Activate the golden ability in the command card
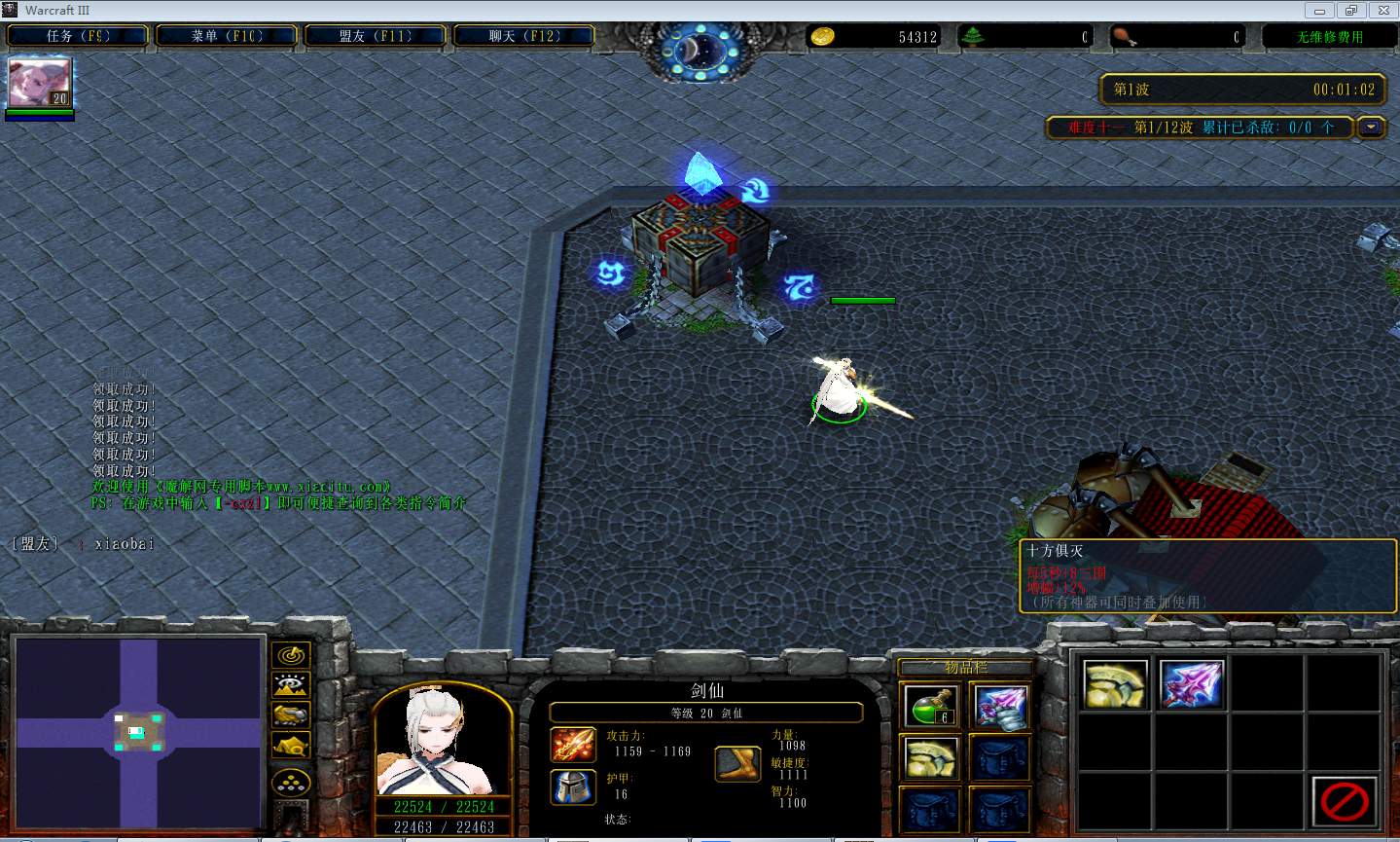This screenshot has height=842, width=1400. point(1115,683)
